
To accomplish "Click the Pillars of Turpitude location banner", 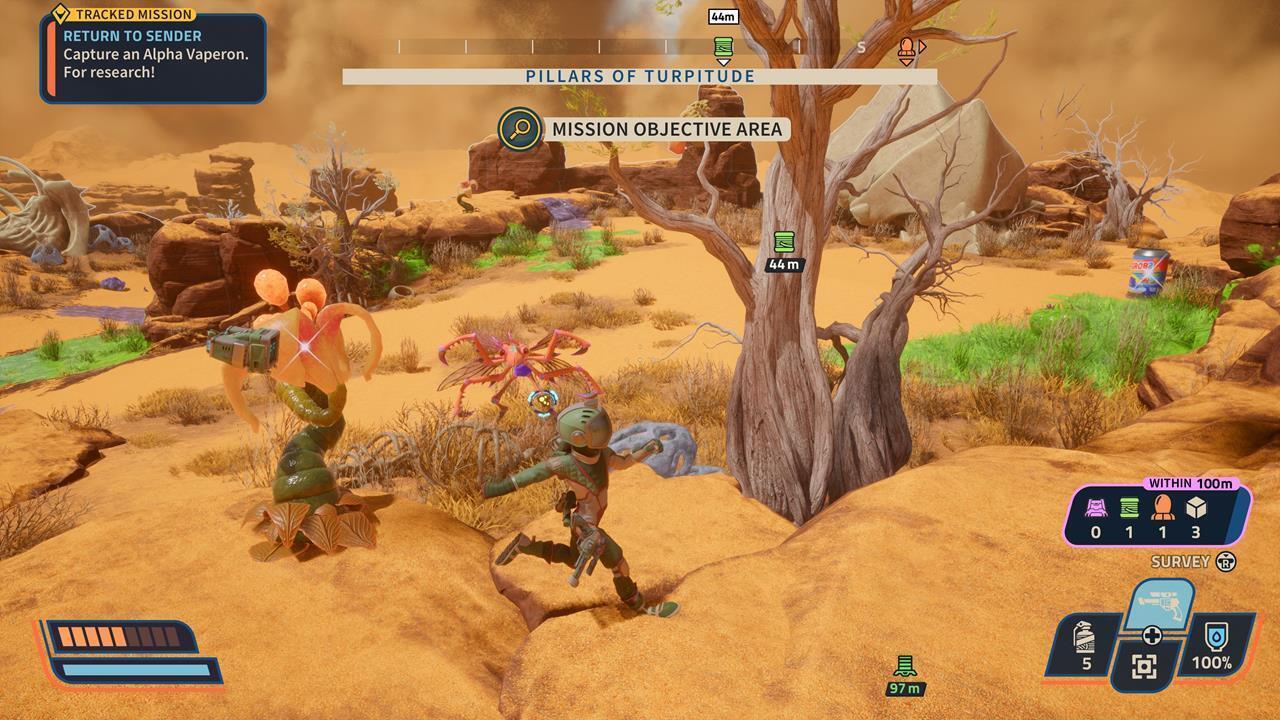I will (640, 77).
